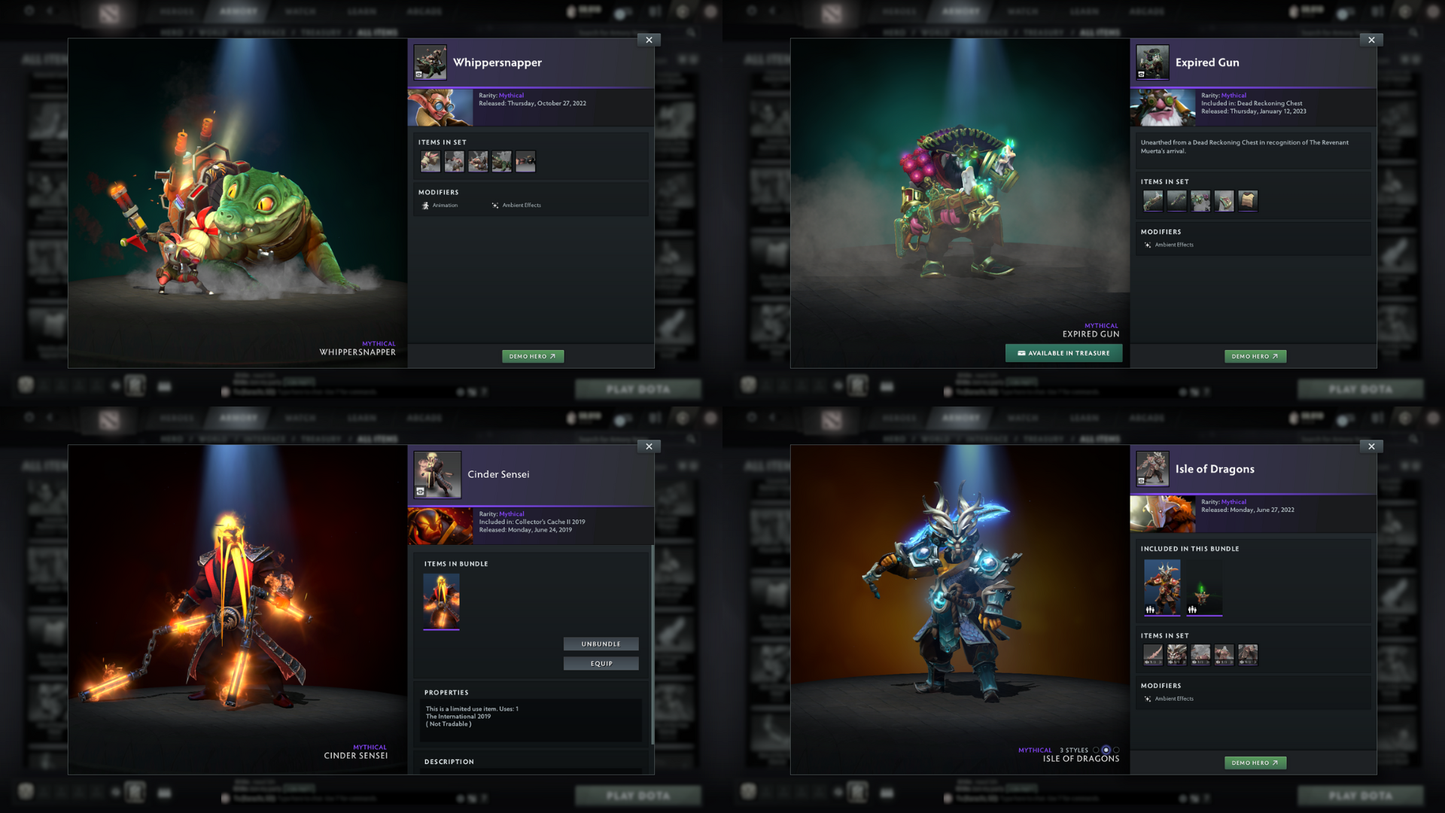
Task: Click the last item icon in Expired Gun's set
Action: (x=1247, y=200)
